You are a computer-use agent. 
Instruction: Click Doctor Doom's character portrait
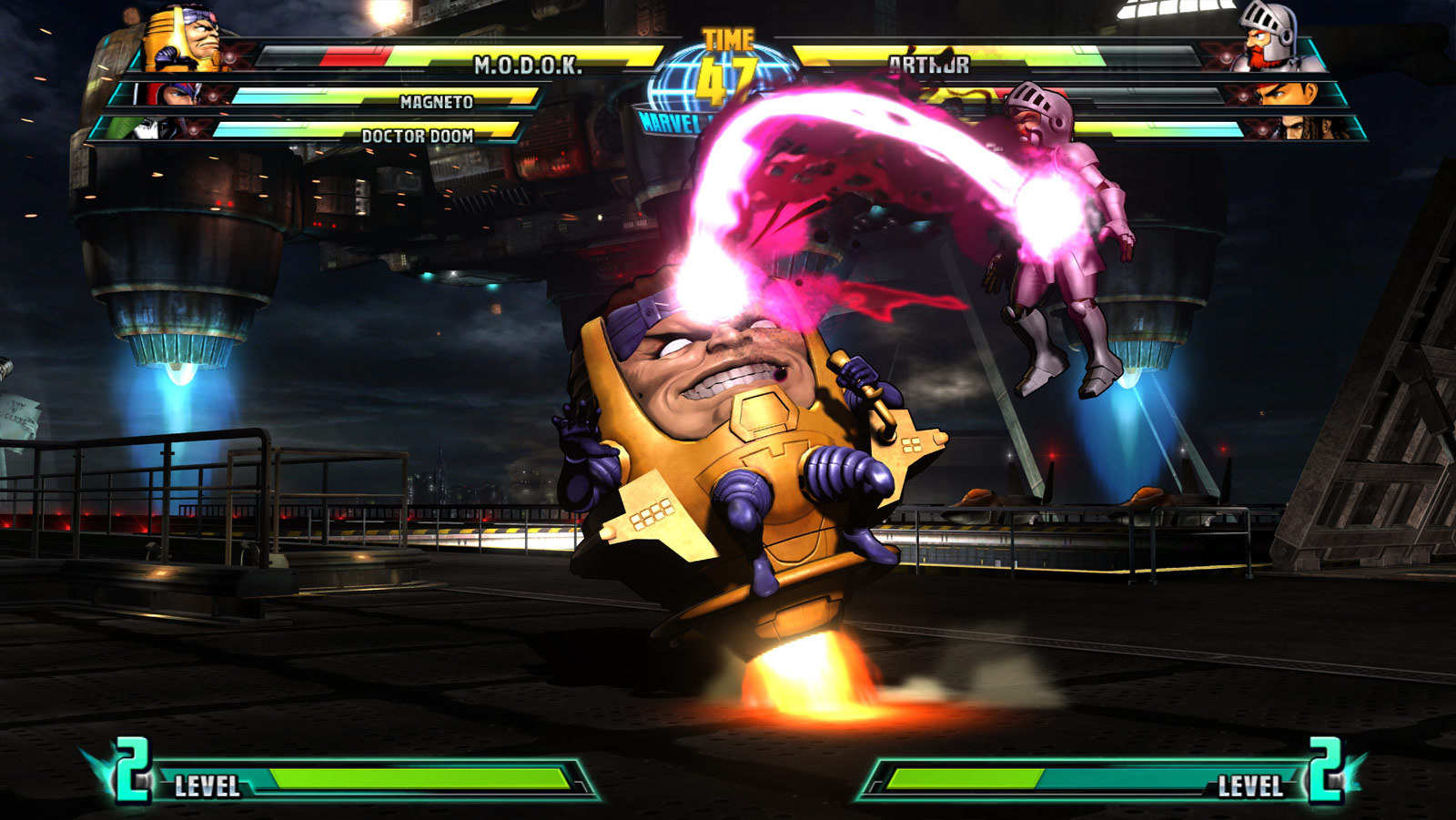pos(157,128)
